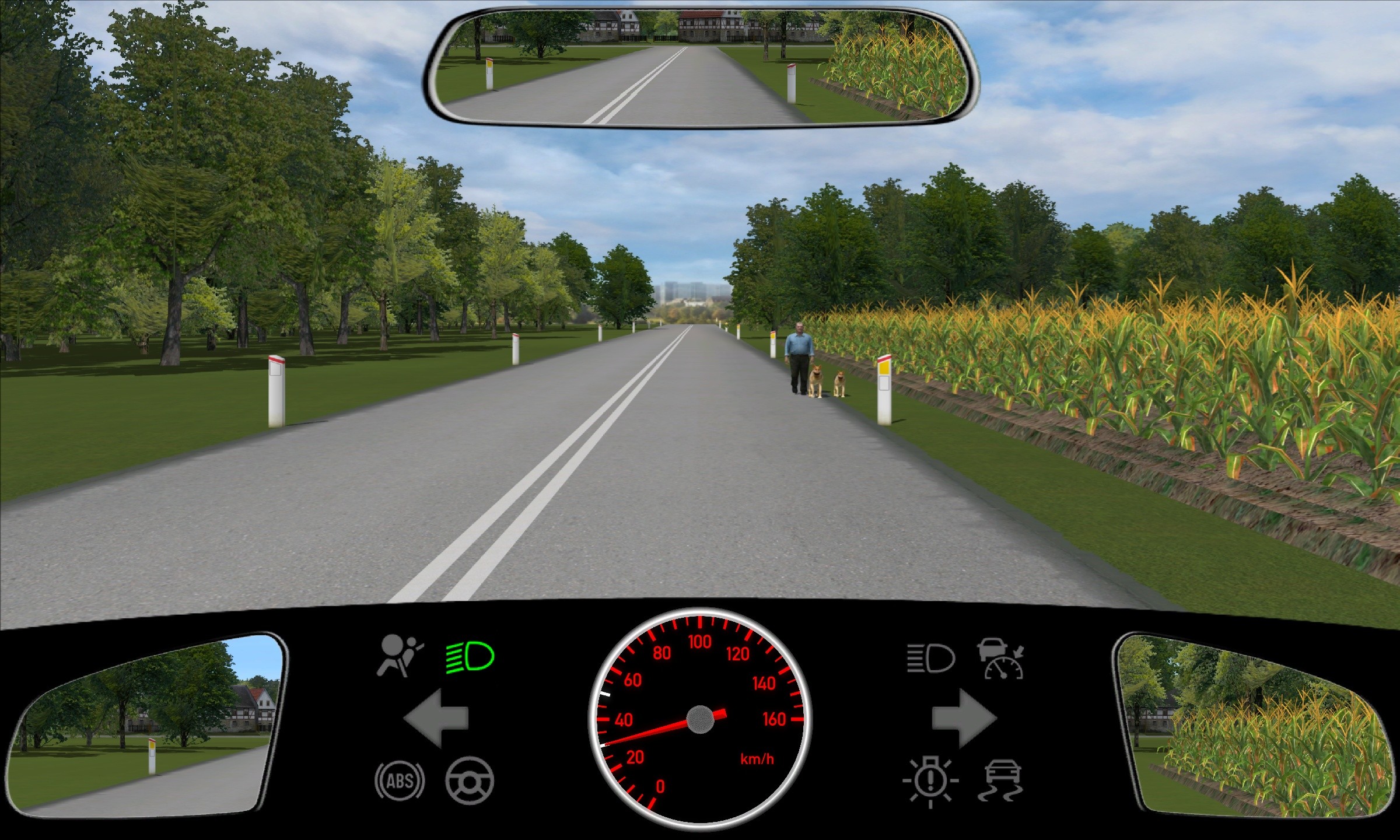Click the right turn signal arrow
The width and height of the screenshot is (1400, 840).
[x=964, y=718]
